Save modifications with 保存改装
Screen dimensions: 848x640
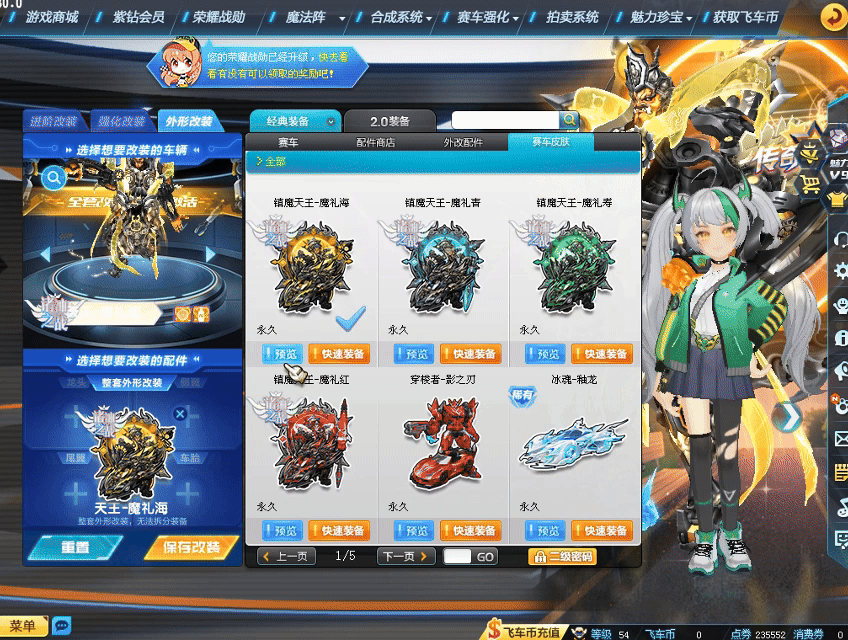(190, 548)
